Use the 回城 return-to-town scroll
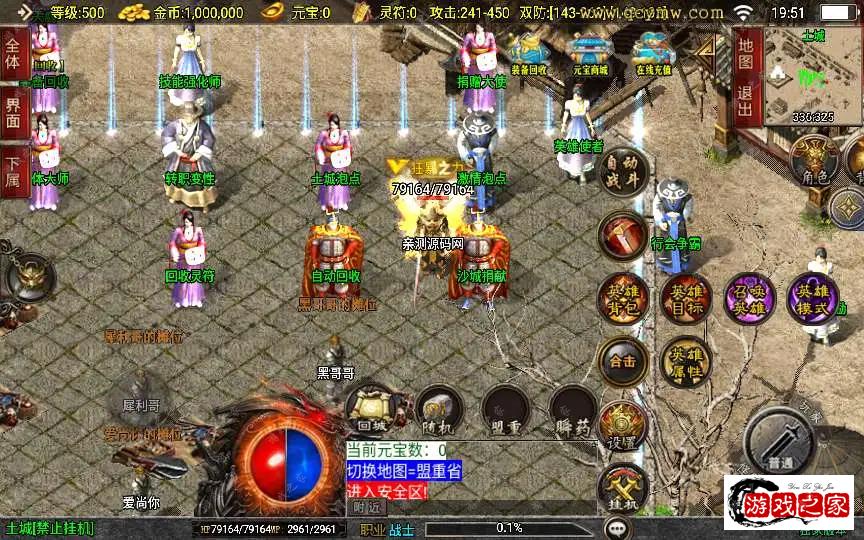 pos(372,409)
